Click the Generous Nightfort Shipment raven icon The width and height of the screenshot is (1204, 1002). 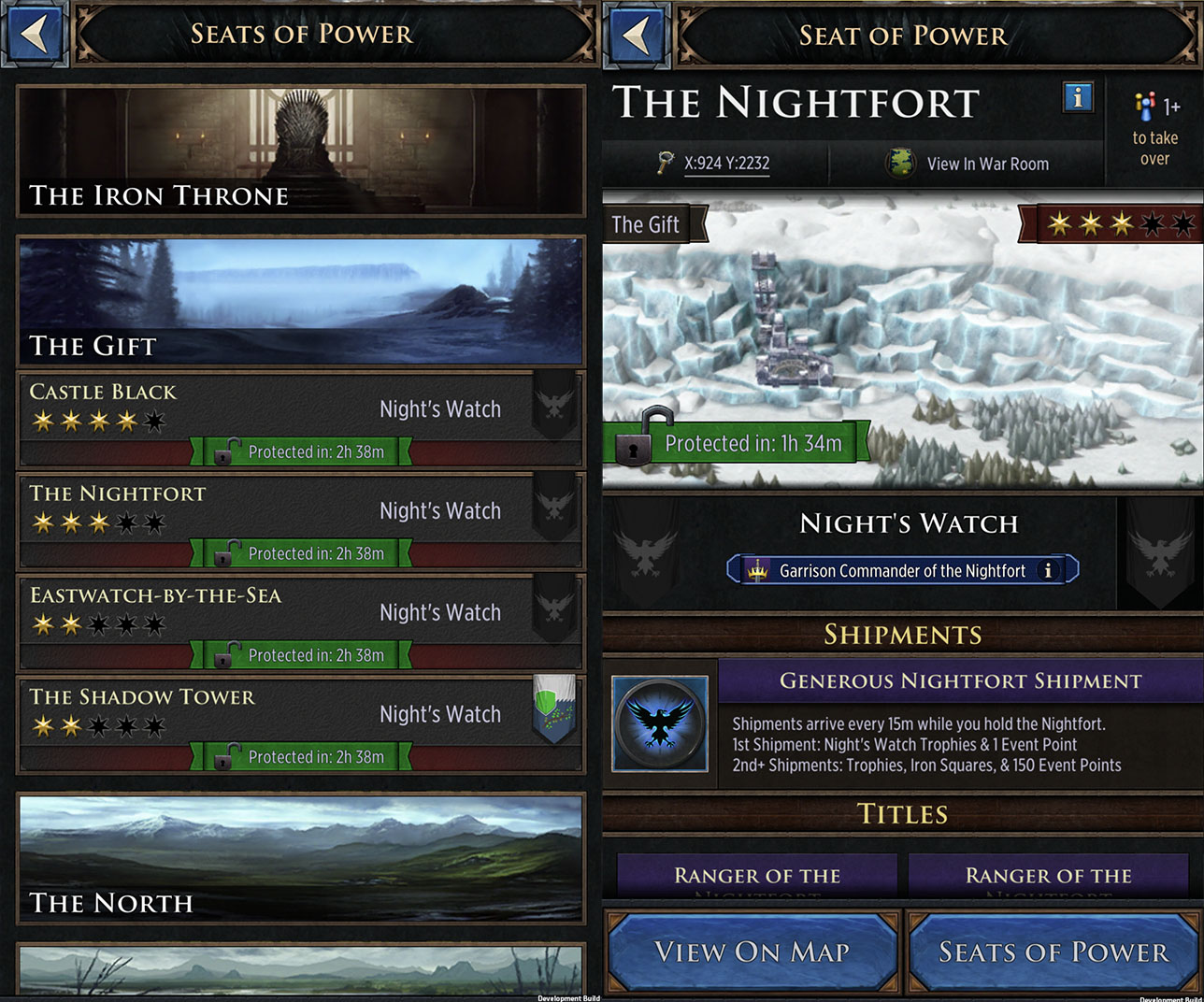(x=660, y=723)
